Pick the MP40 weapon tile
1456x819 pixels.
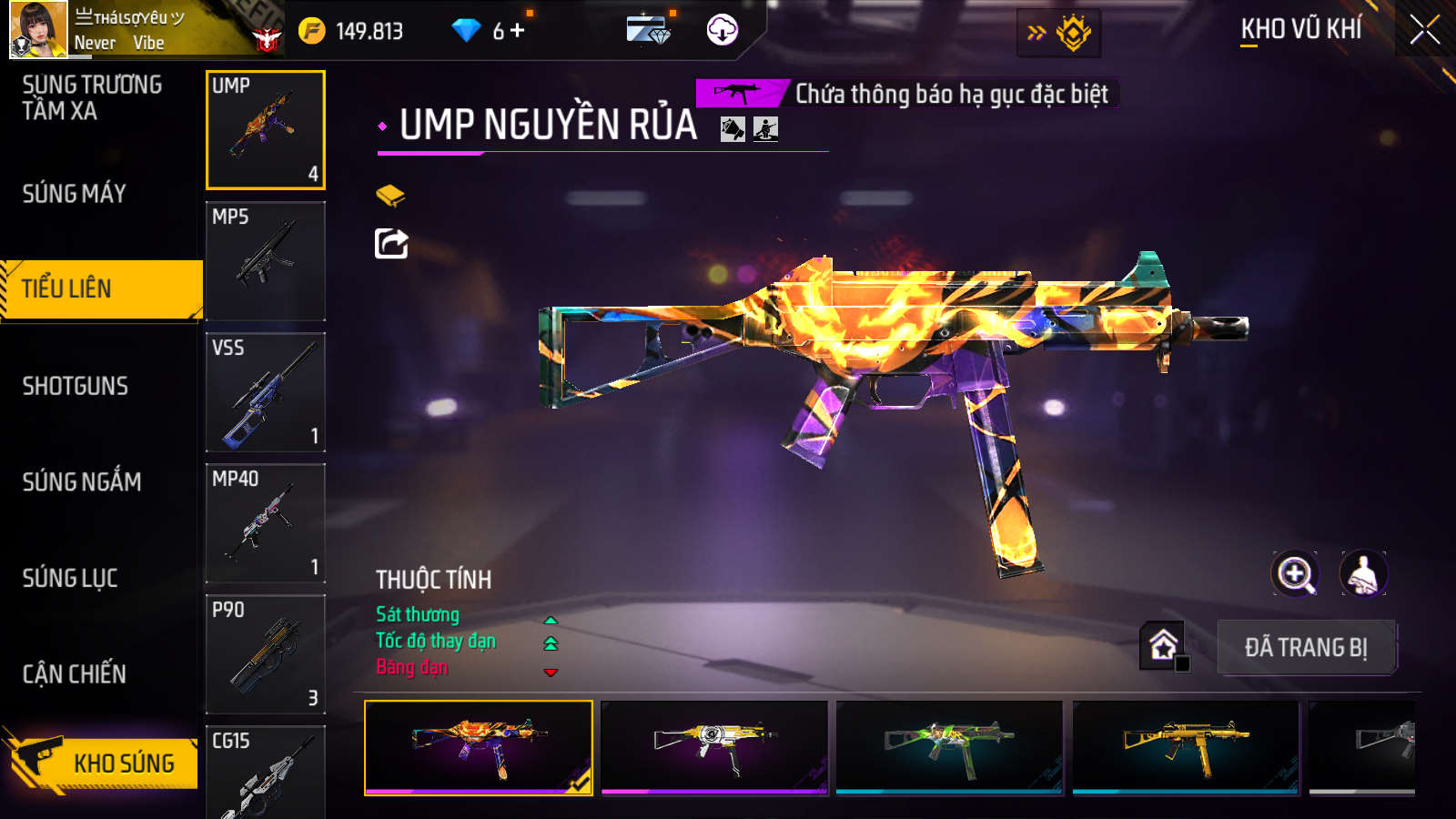(266, 523)
